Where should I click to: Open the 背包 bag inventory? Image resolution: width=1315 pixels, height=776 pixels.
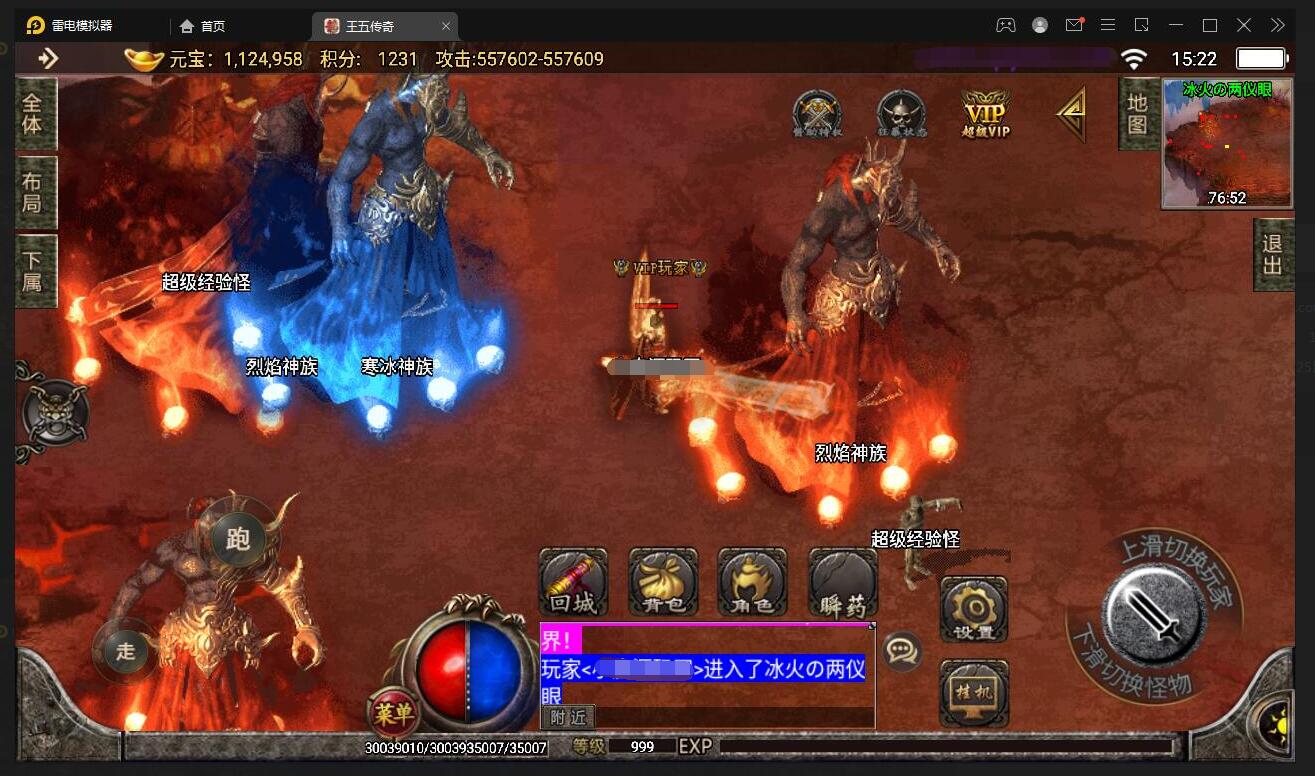coord(663,583)
